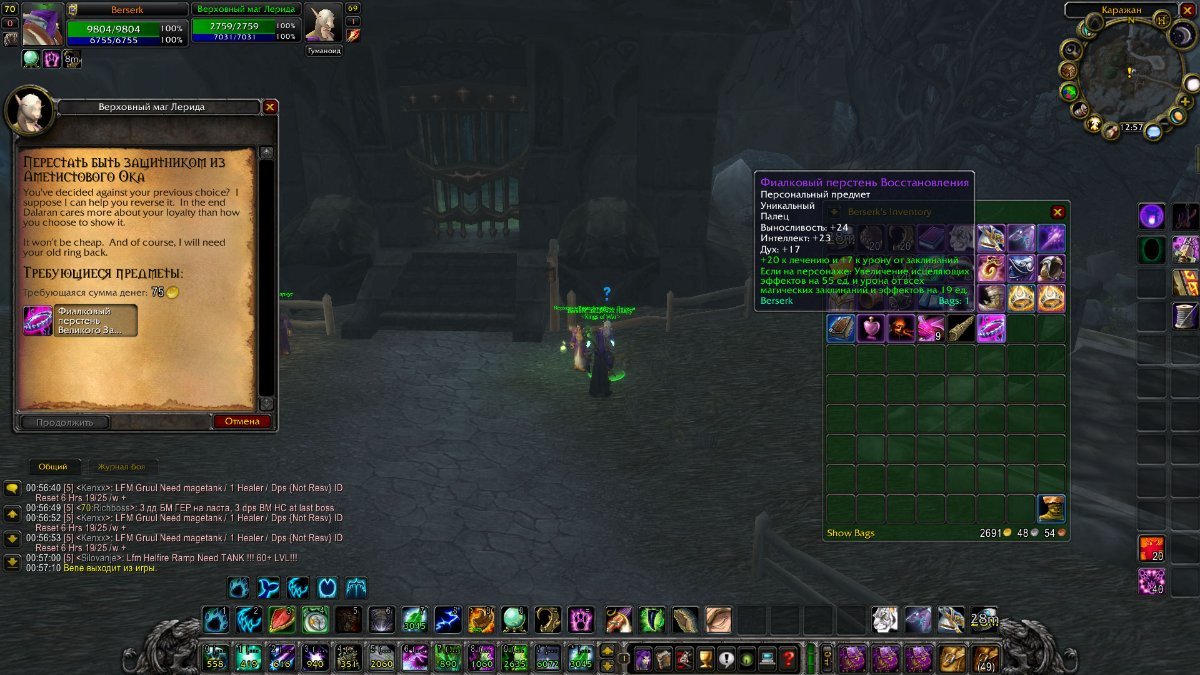The height and width of the screenshot is (675, 1200).
Task: Switch to the Журнал боя chat tab
Action: (122, 467)
